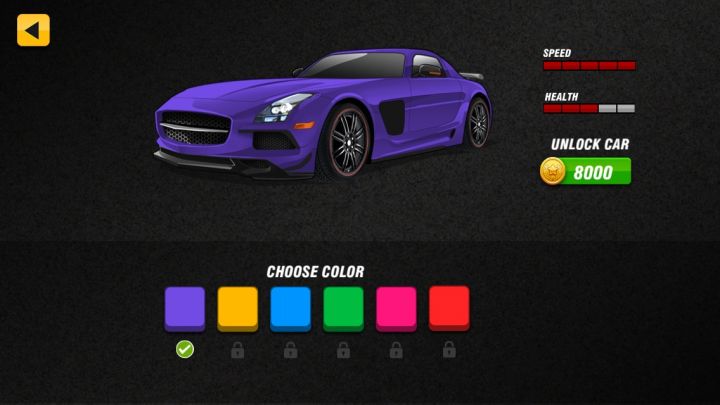720x405 pixels.
Task: Pick the red color swatch
Action: click(x=449, y=308)
